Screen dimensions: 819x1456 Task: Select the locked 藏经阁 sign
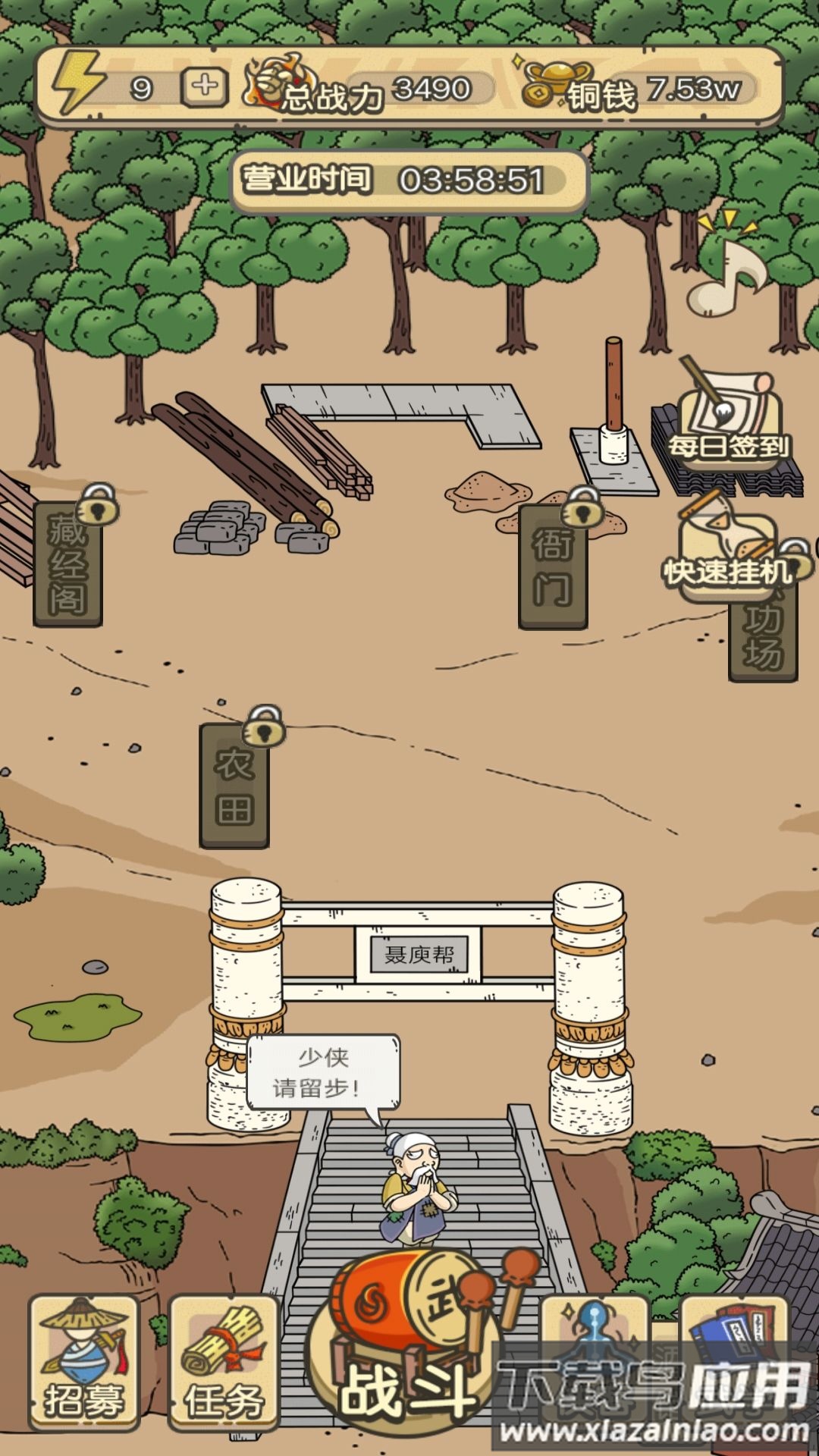tap(67, 563)
